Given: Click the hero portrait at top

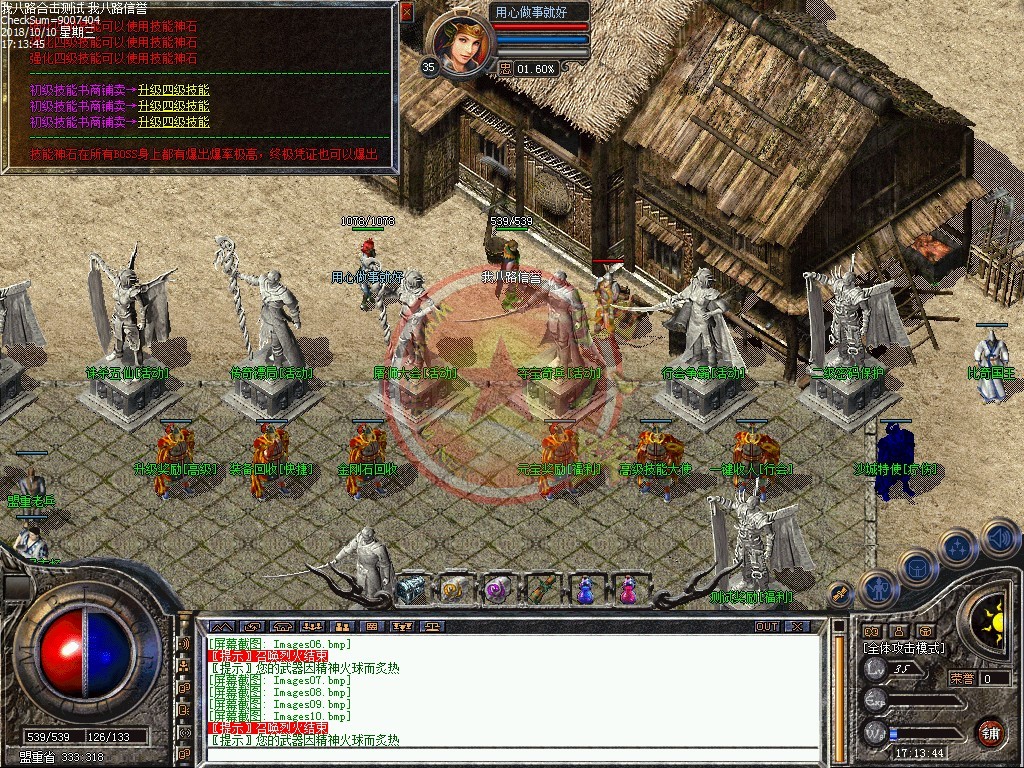Looking at the screenshot, I should 461,45.
